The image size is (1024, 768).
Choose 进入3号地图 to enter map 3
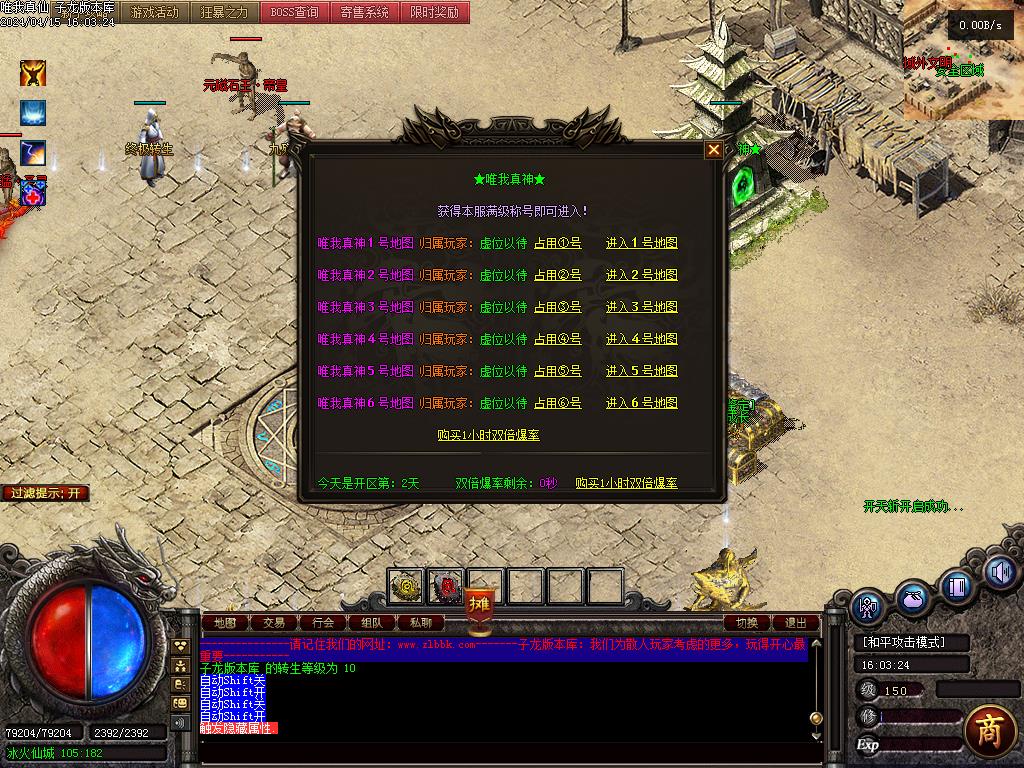point(641,307)
